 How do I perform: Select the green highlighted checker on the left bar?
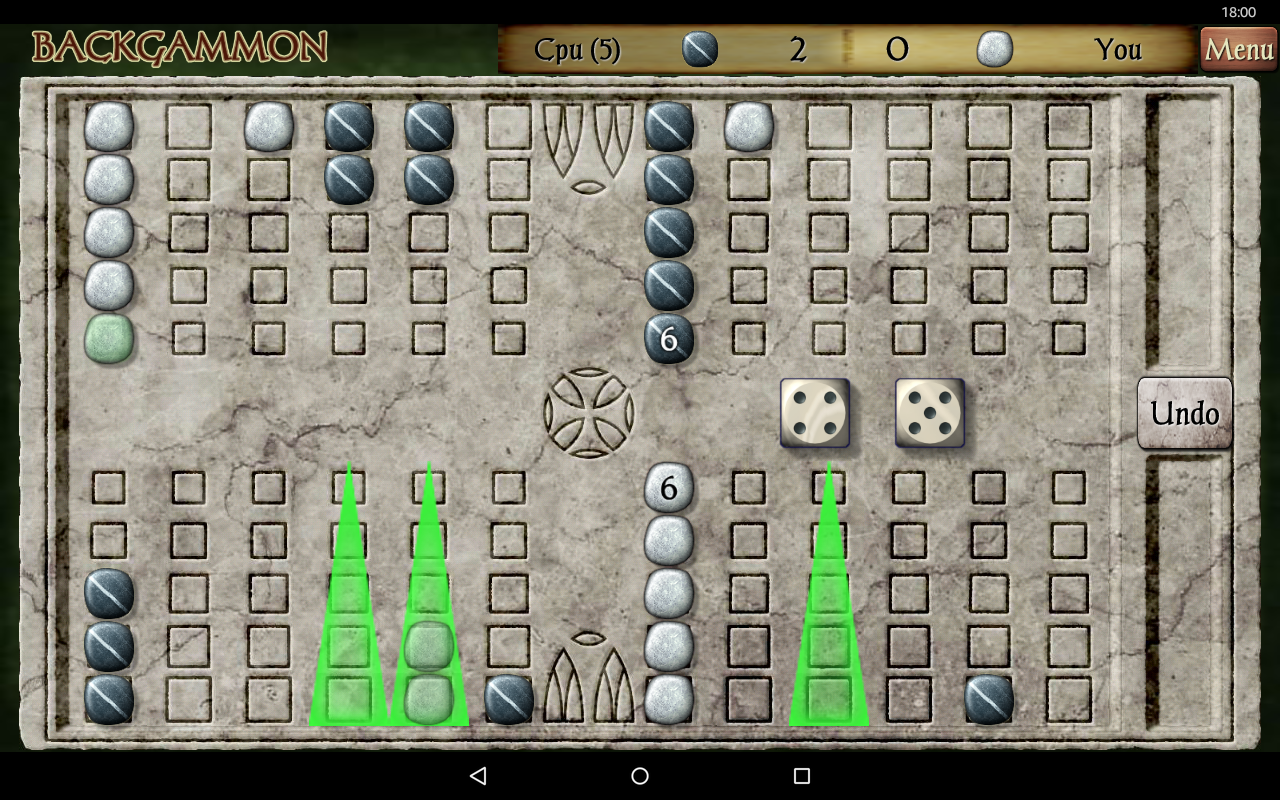[108, 340]
